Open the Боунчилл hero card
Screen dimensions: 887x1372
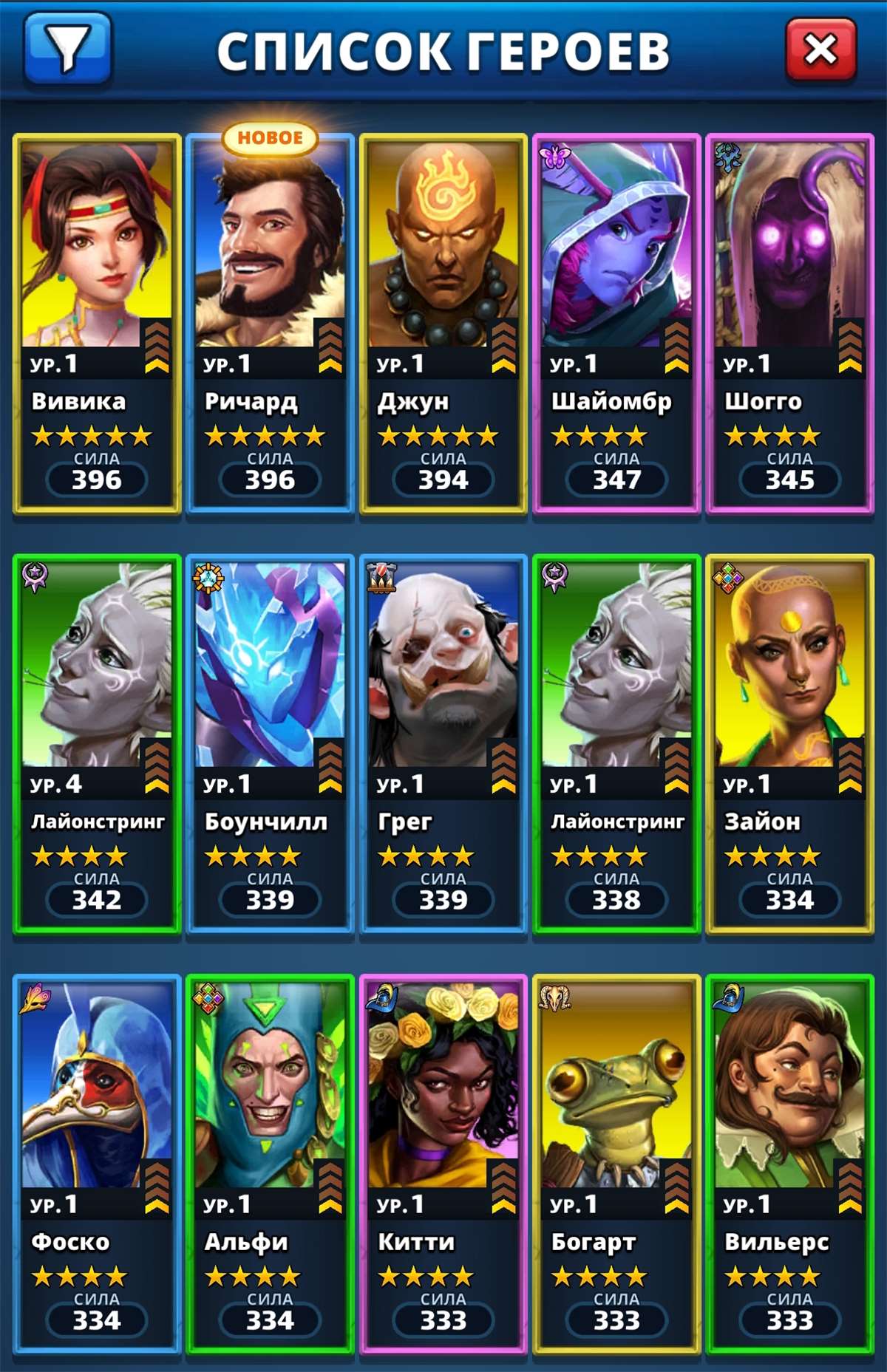point(270,743)
